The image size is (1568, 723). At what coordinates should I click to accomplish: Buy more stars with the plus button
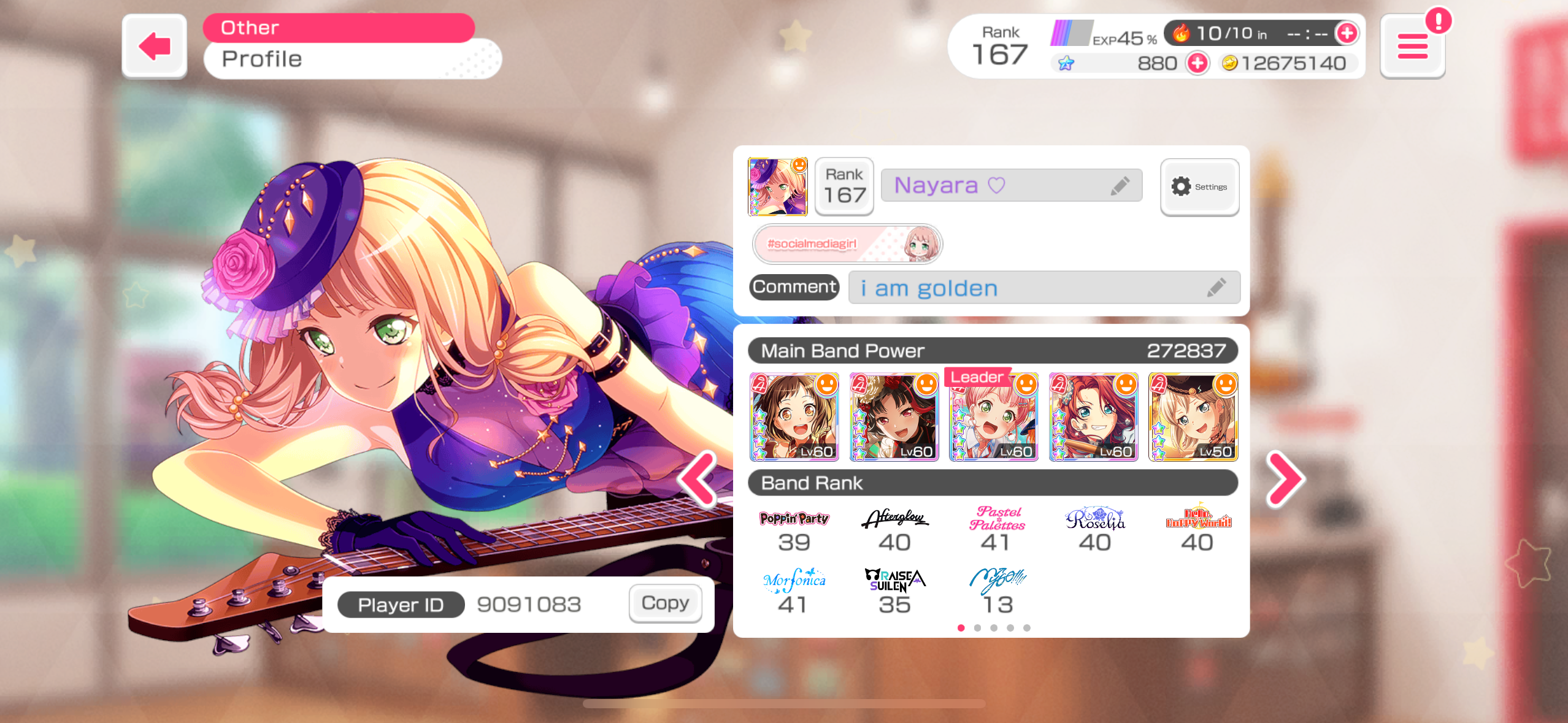point(1197,63)
